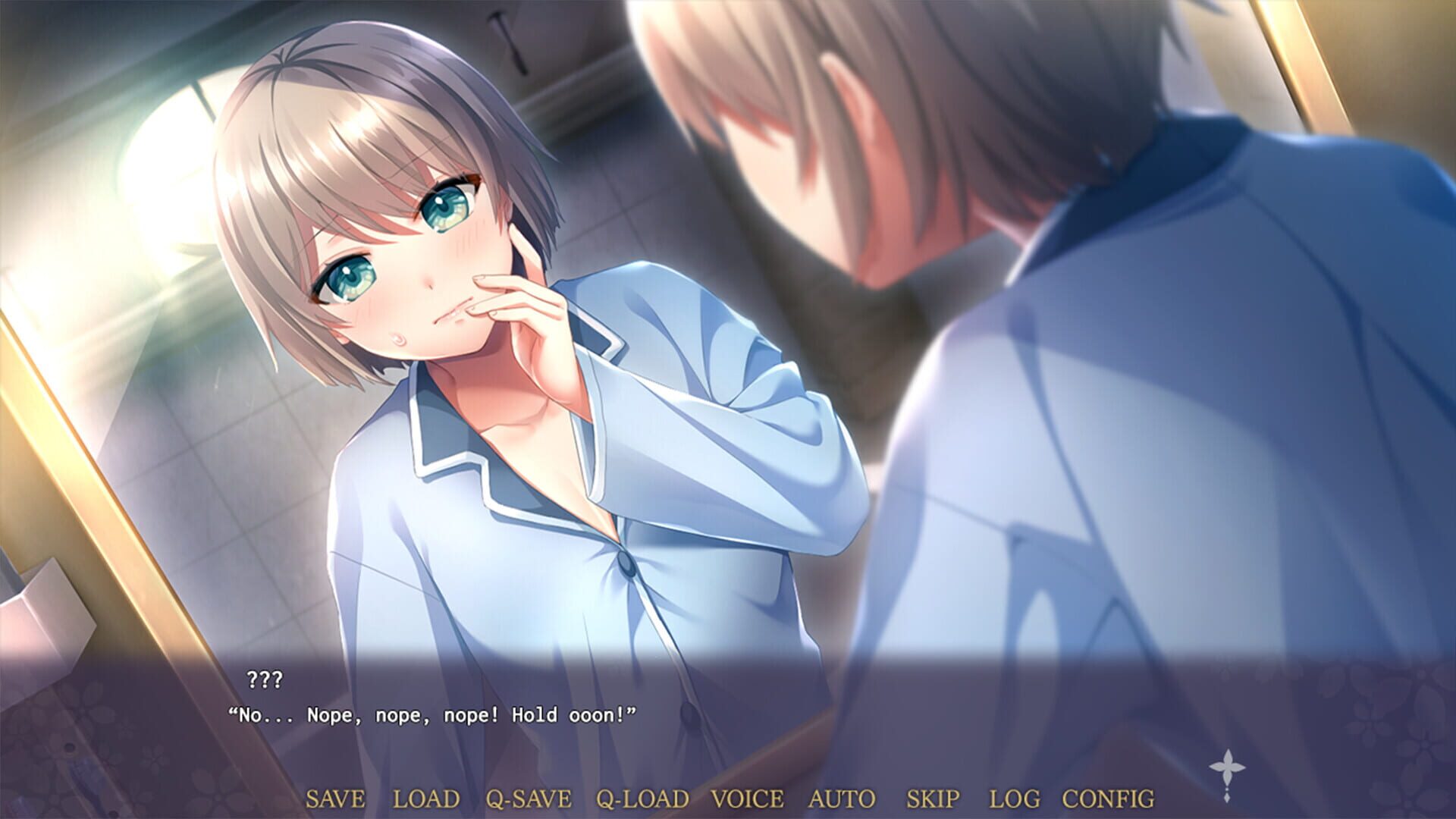Screen dimensions: 1456x819
Task: Click the speaker name '???'
Action: [267, 681]
